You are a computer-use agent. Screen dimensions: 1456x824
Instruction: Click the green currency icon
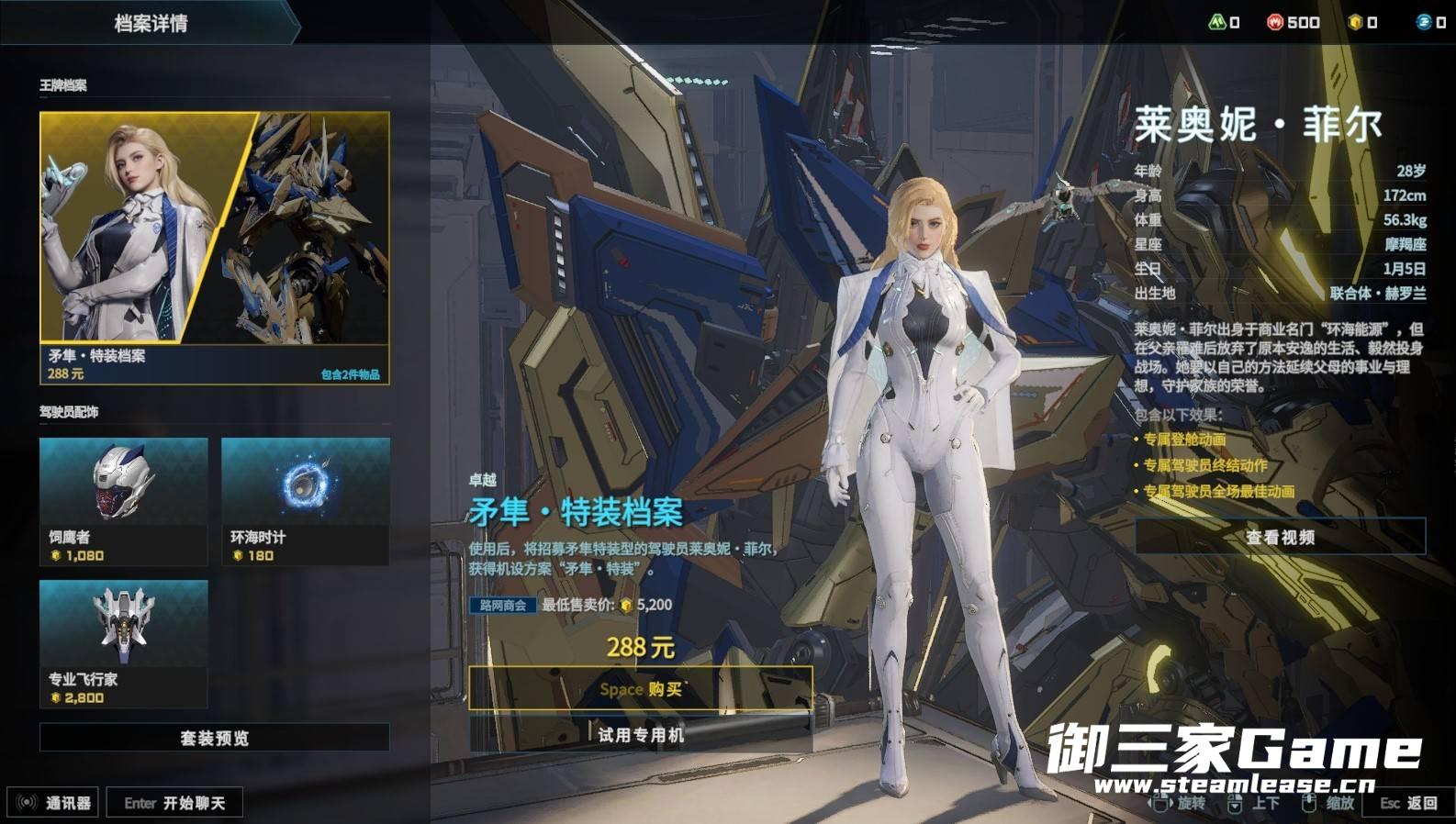pos(1217,22)
